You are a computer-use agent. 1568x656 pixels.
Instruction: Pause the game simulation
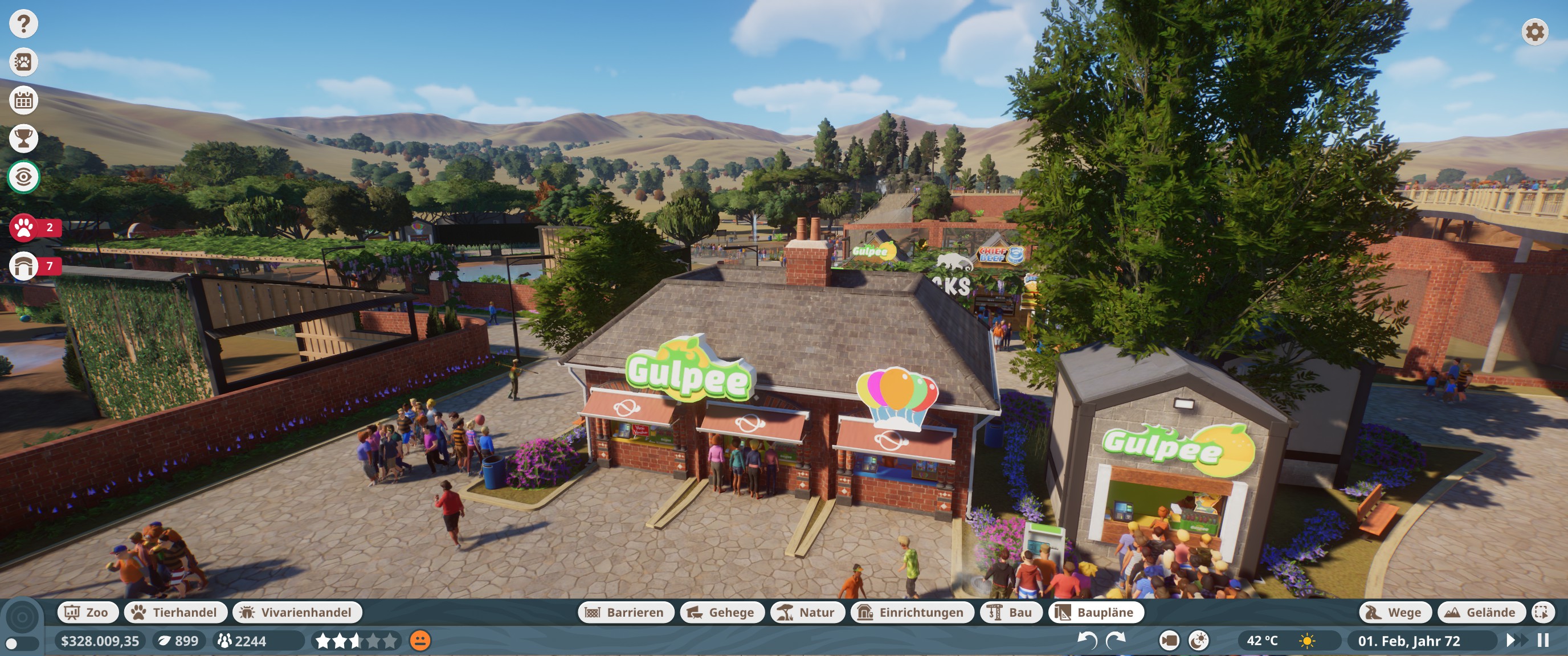tap(1543, 641)
